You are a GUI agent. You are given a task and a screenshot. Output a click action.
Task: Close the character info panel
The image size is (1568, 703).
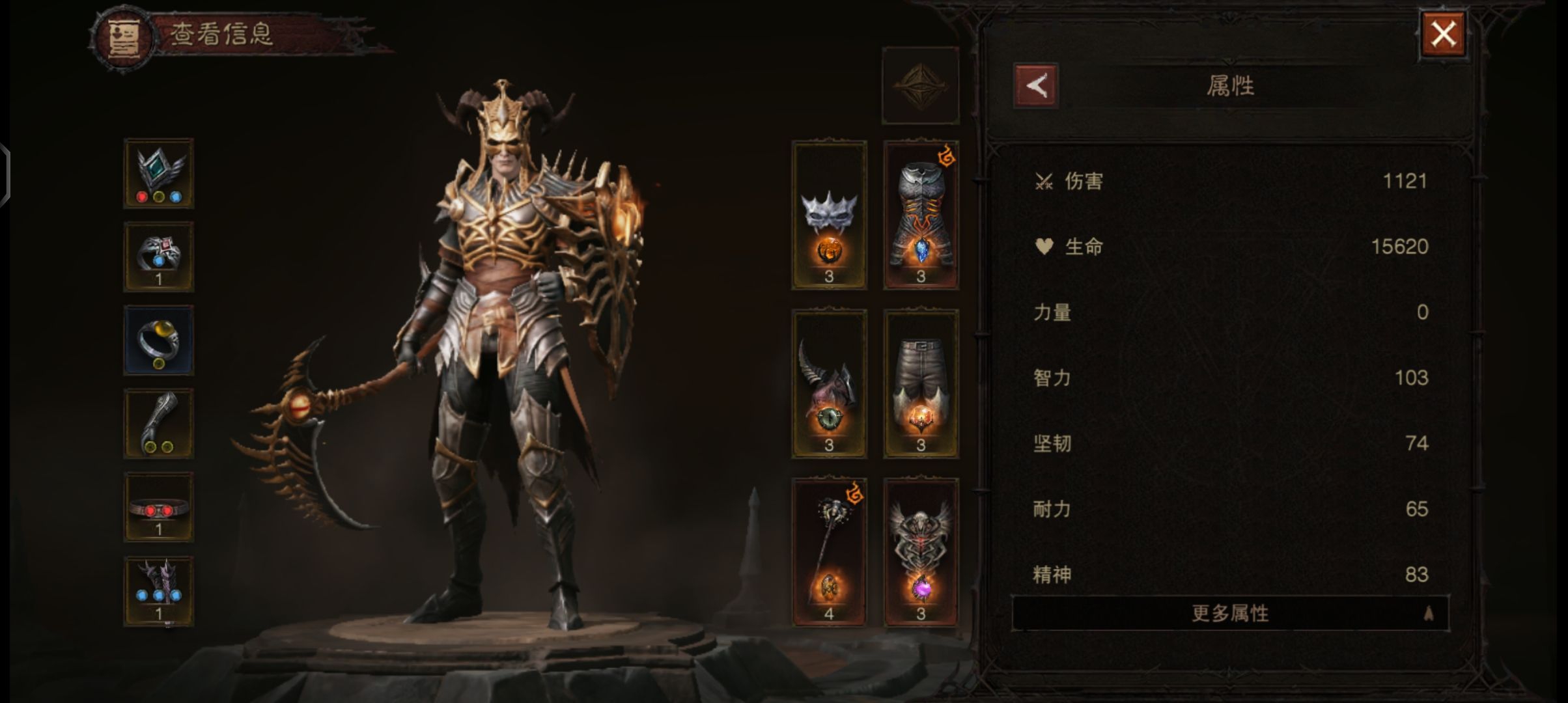(1443, 35)
